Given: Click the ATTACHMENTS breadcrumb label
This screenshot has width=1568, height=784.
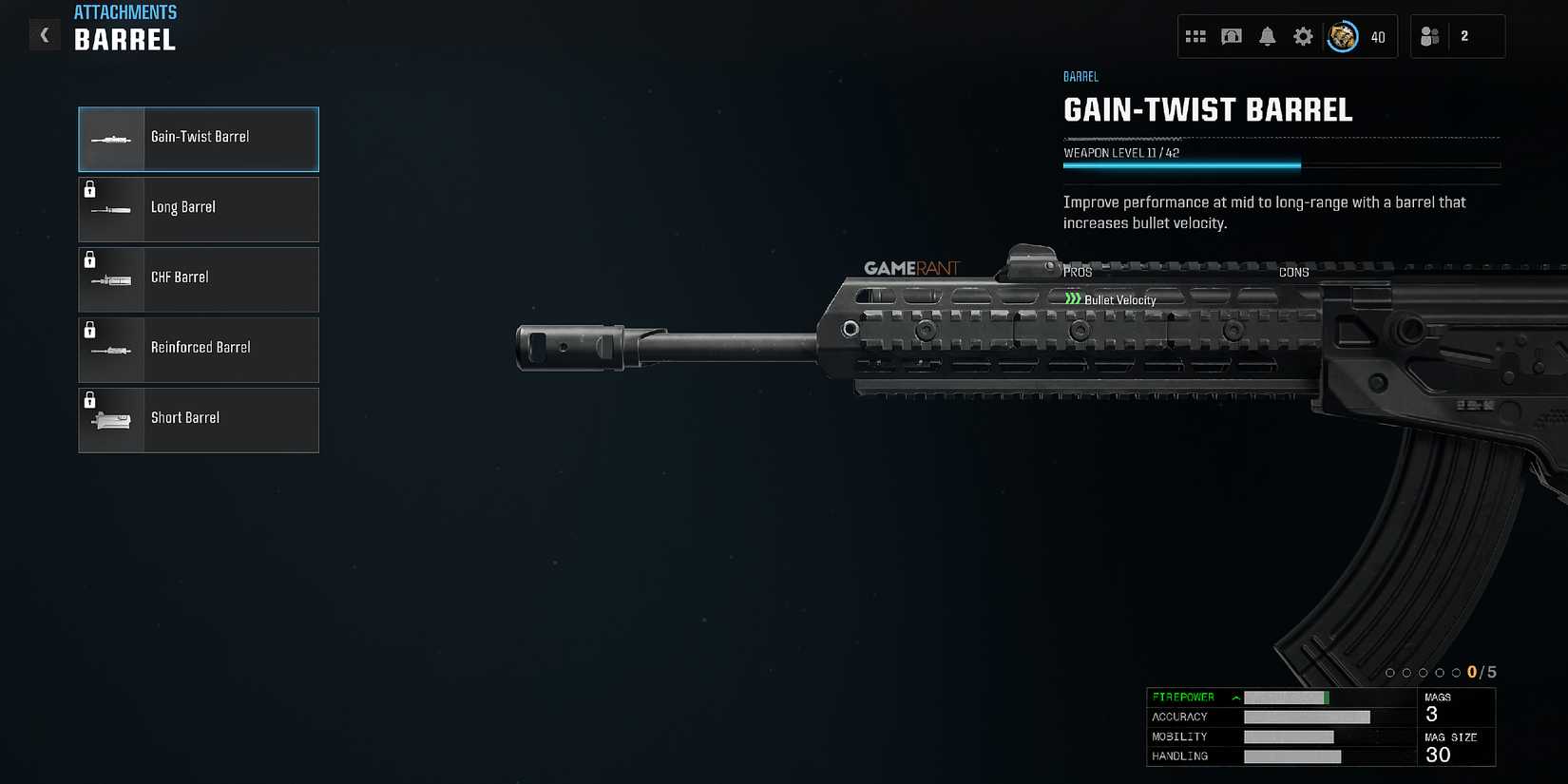Looking at the screenshot, I should [x=125, y=11].
